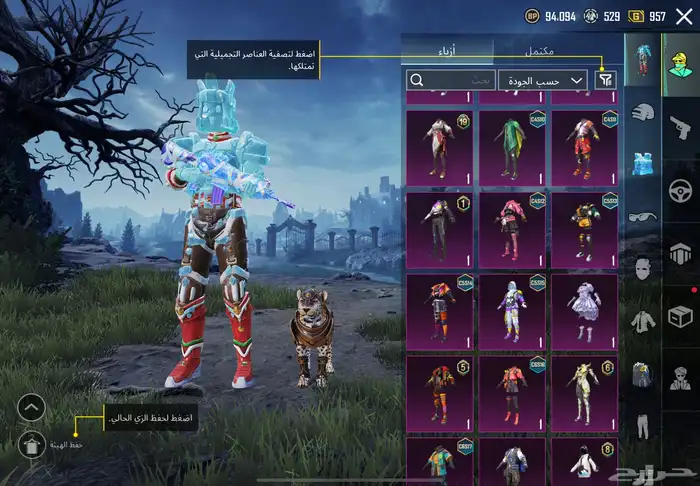Select the face mask category
The image size is (700, 486).
tap(641, 268)
